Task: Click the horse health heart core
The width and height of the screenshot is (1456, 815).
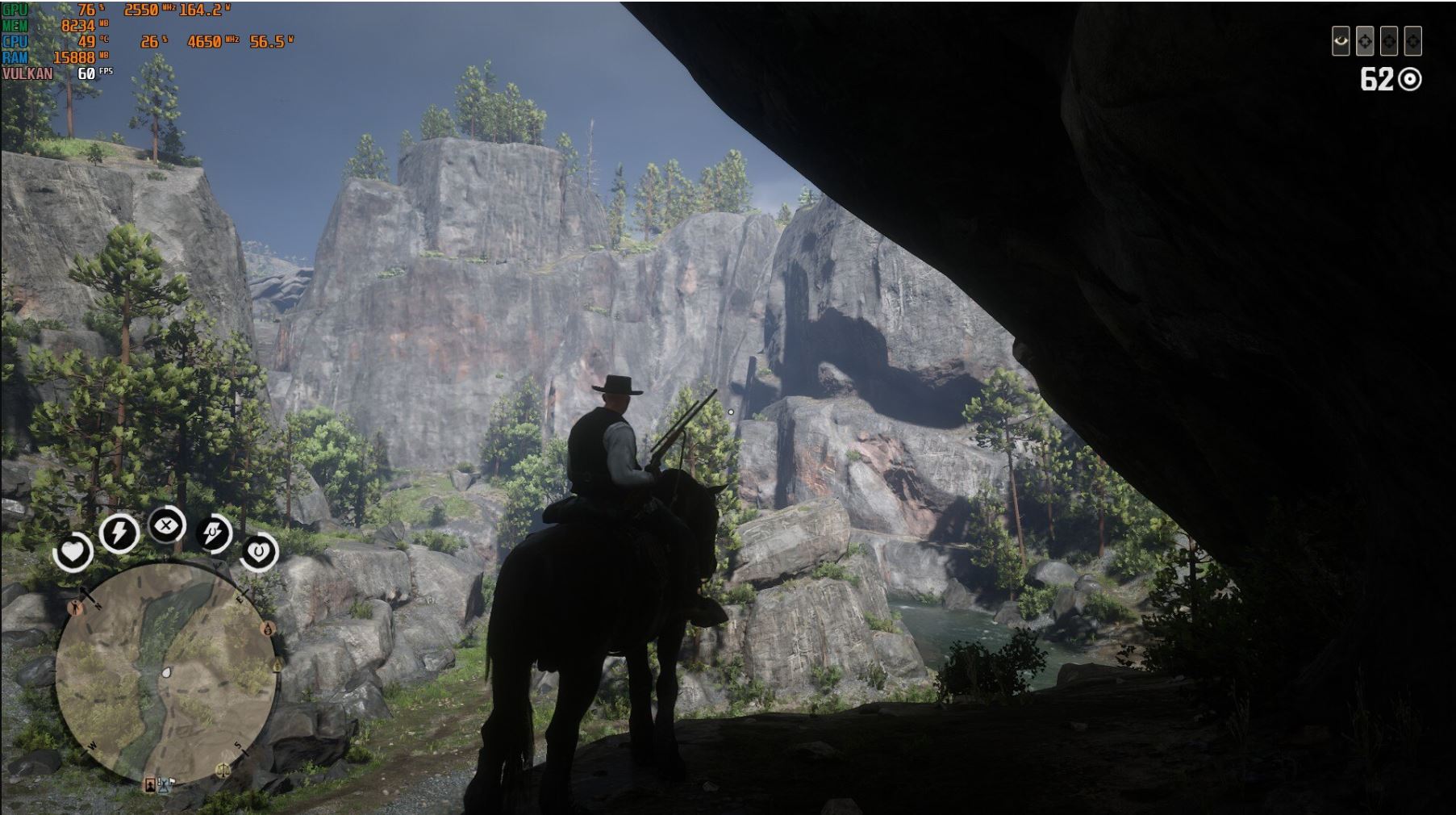Action: pyautogui.click(x=259, y=552)
